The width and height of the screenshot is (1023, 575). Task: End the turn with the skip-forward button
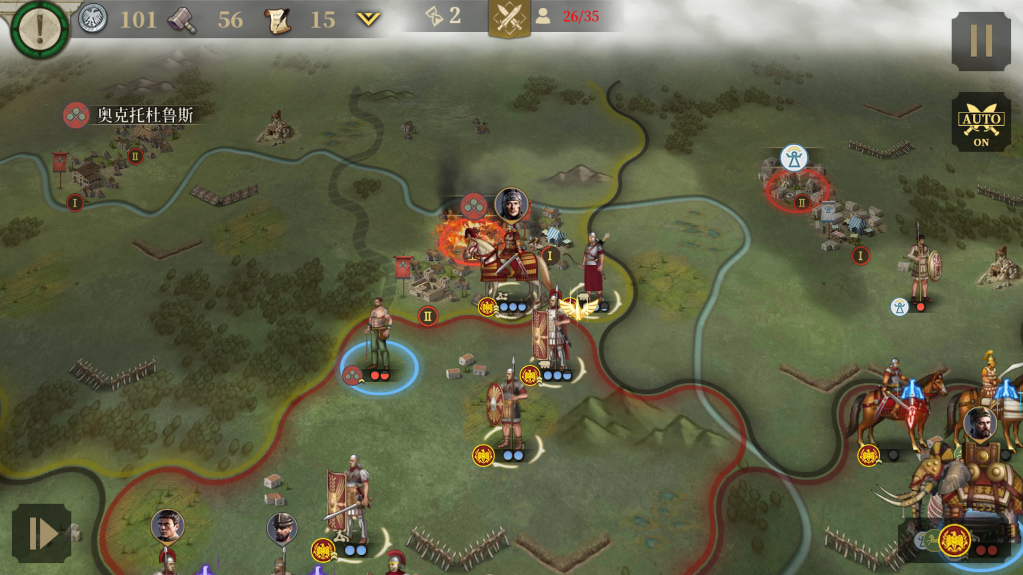(41, 533)
